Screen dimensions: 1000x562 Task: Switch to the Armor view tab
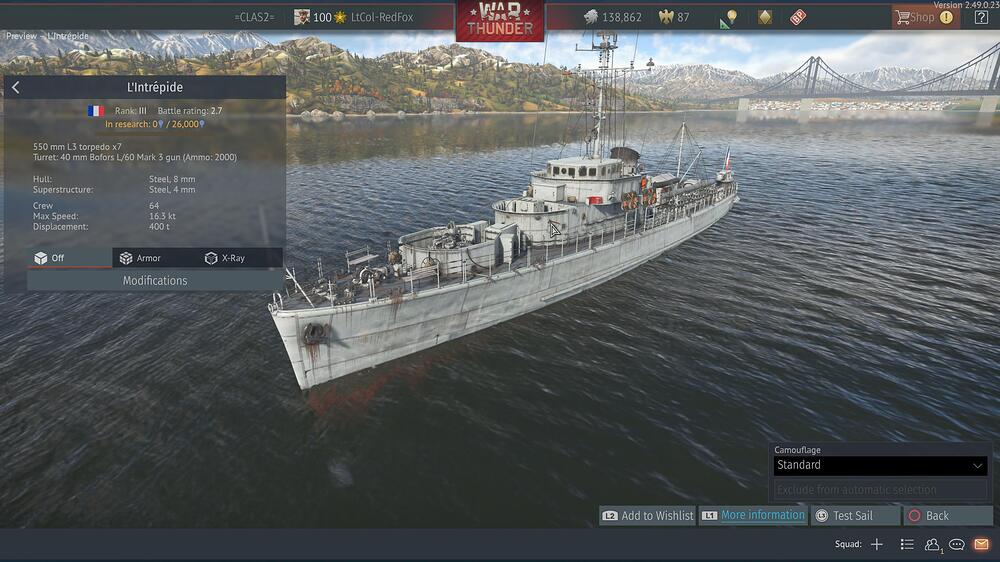(141, 258)
